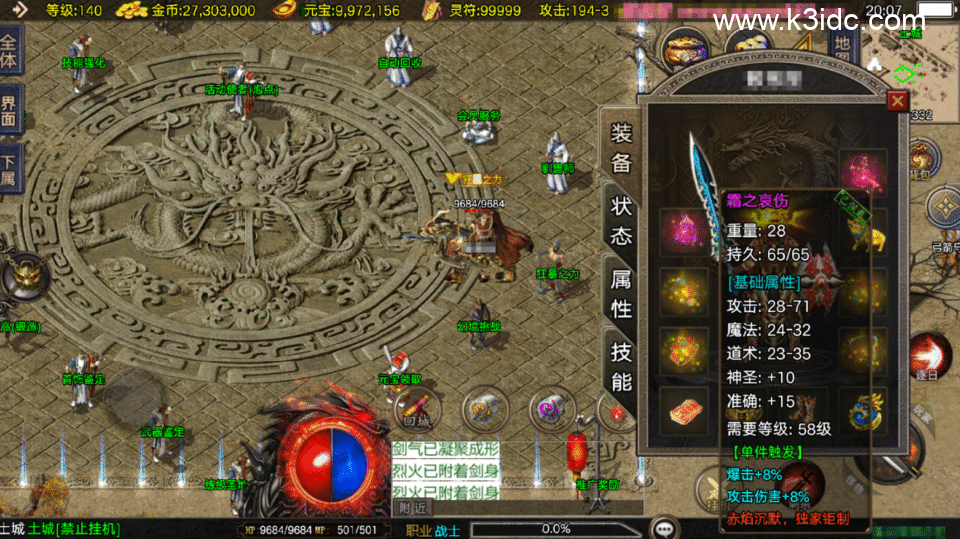Screen dimensions: 960x539
Task: Switch to the 装备 equipment tab
Action: click(621, 149)
